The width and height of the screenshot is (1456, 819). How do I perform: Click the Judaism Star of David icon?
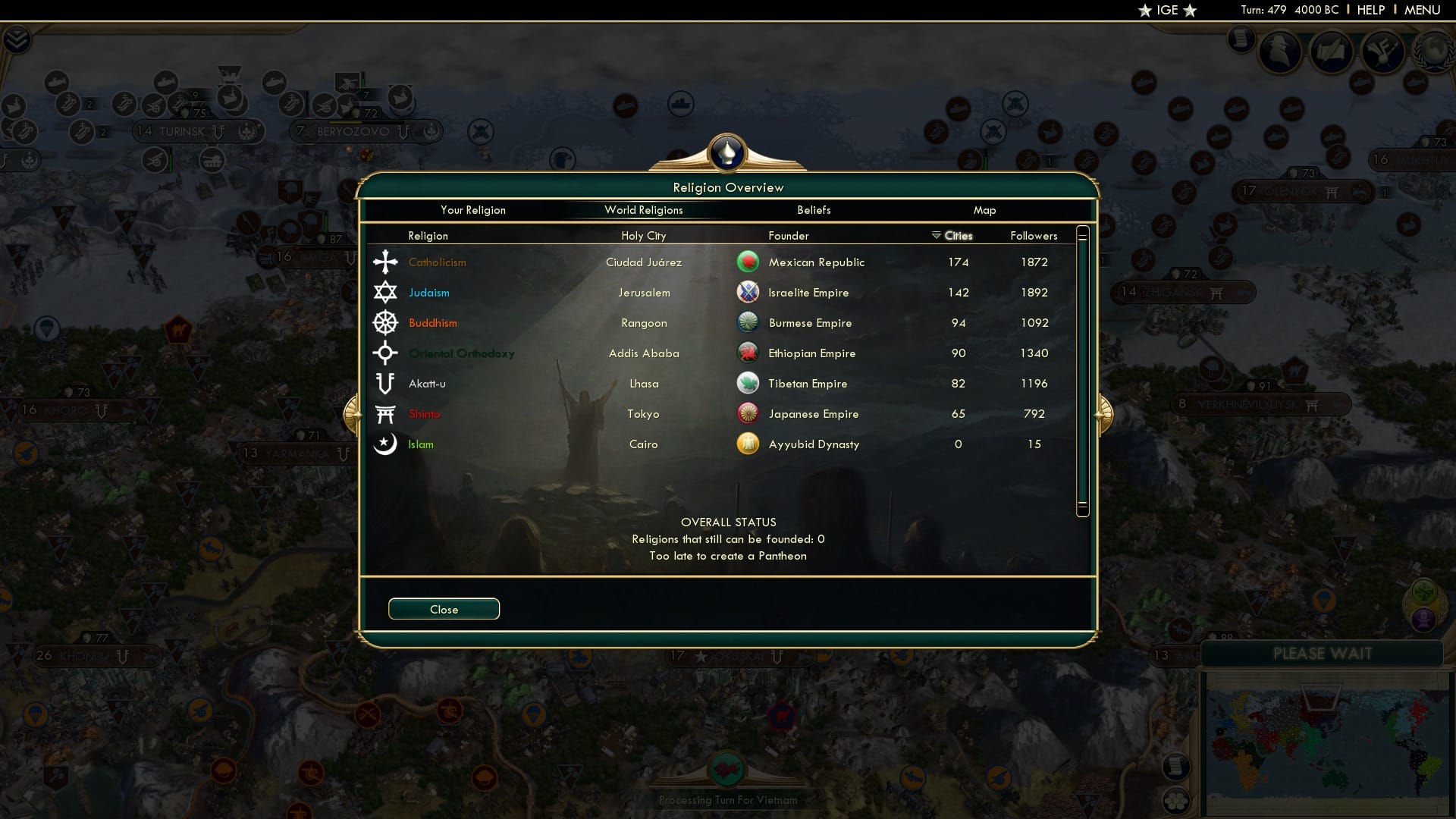click(x=386, y=292)
